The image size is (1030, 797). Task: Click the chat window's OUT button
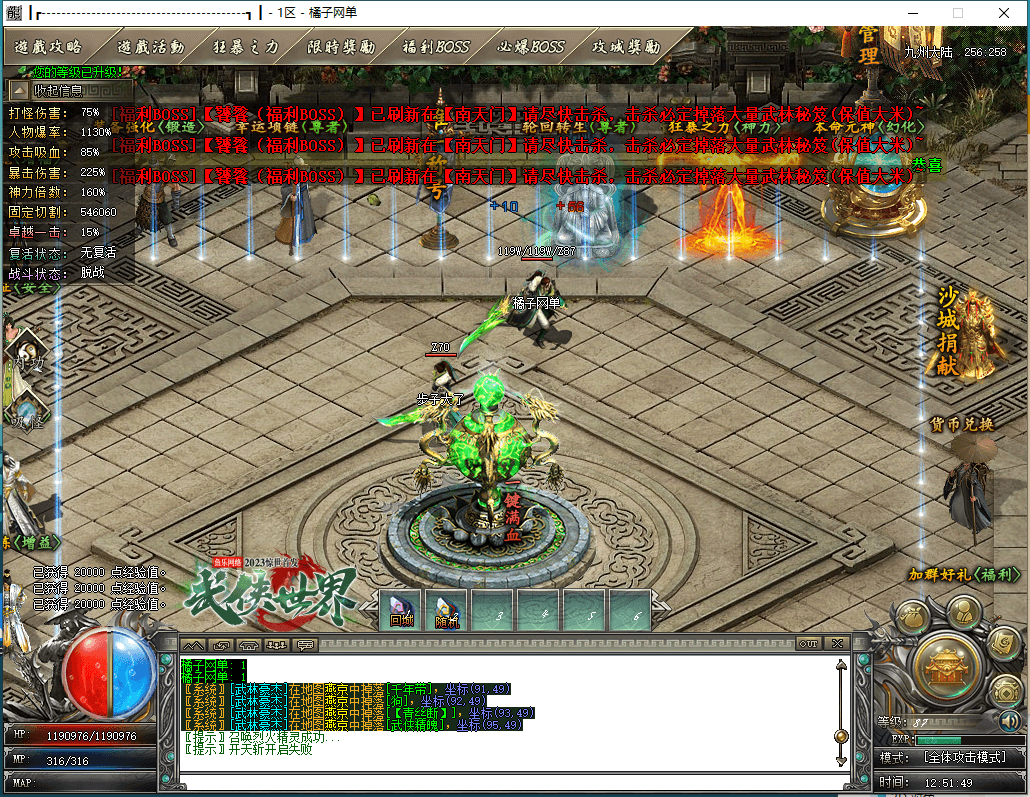click(x=808, y=643)
